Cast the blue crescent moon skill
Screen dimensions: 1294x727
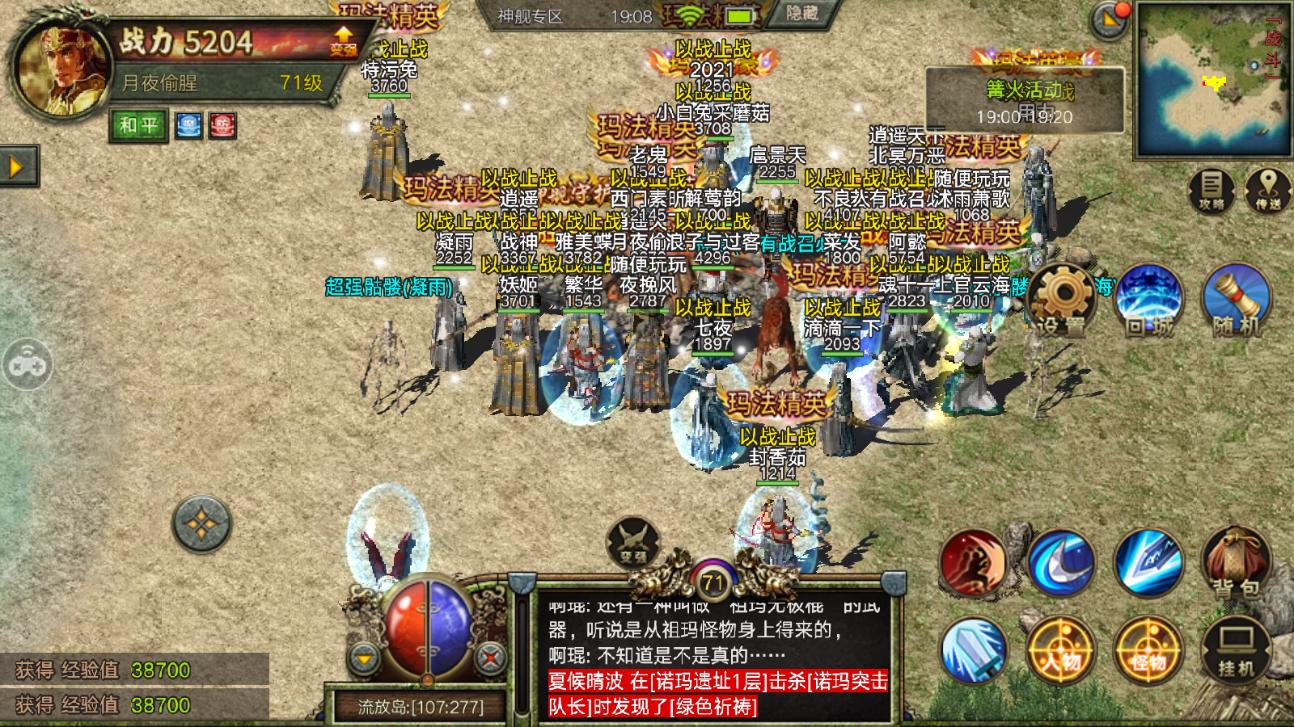click(x=1058, y=563)
